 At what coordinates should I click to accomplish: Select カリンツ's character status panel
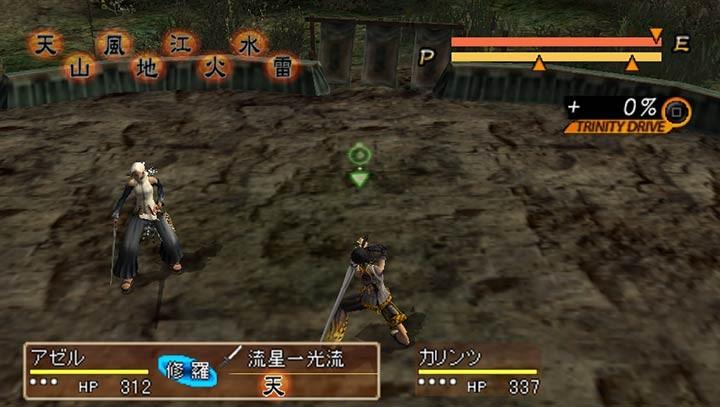(476, 371)
